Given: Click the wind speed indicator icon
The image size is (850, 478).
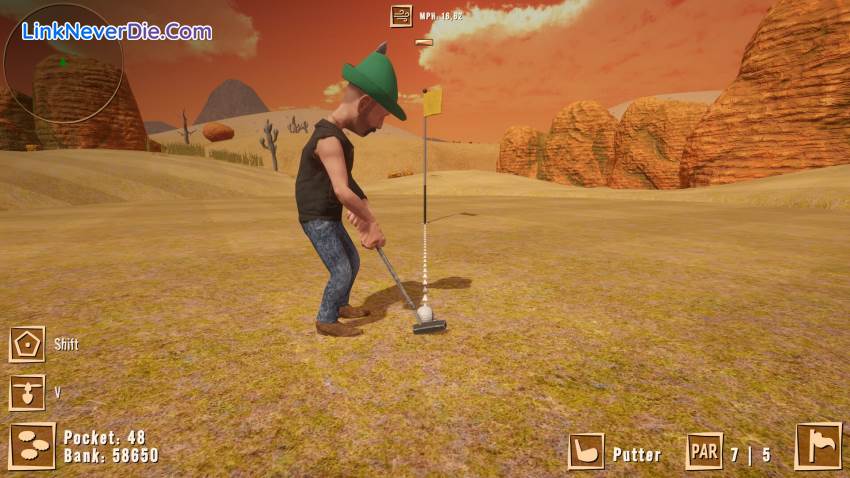Looking at the screenshot, I should tap(402, 15).
